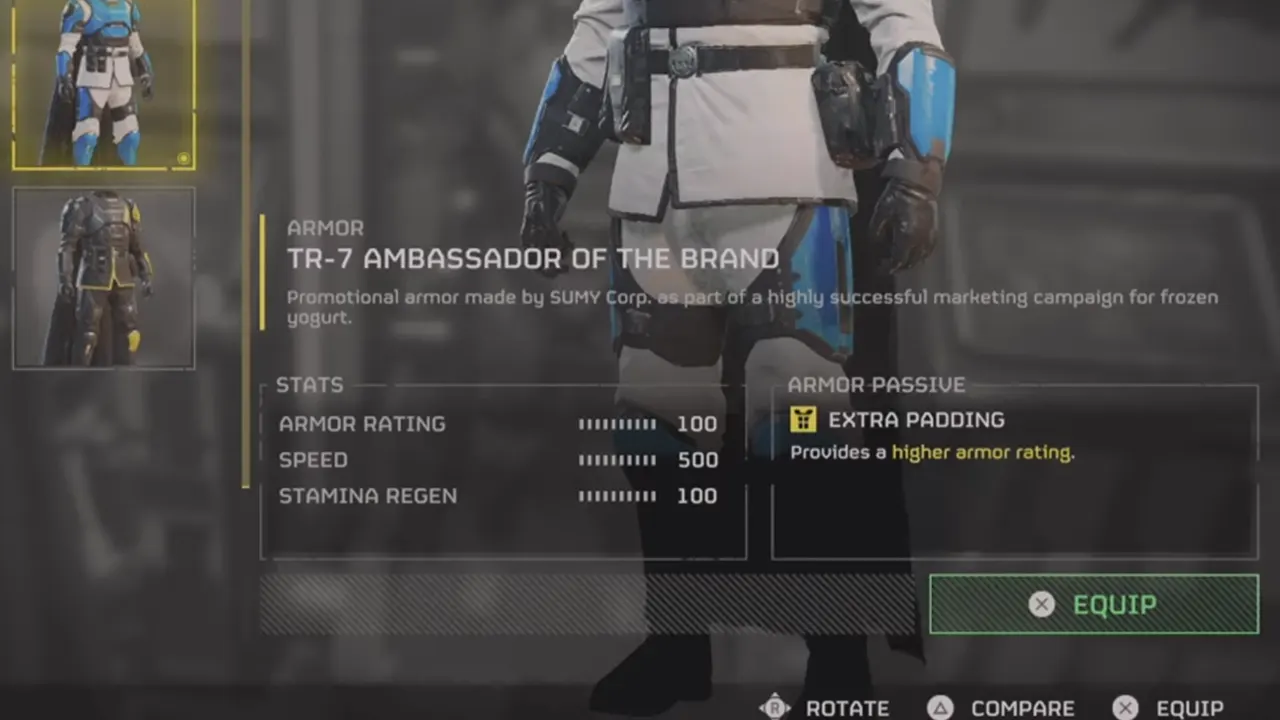The image size is (1280, 720).
Task: Click the ROTATE action label
Action: click(x=846, y=707)
